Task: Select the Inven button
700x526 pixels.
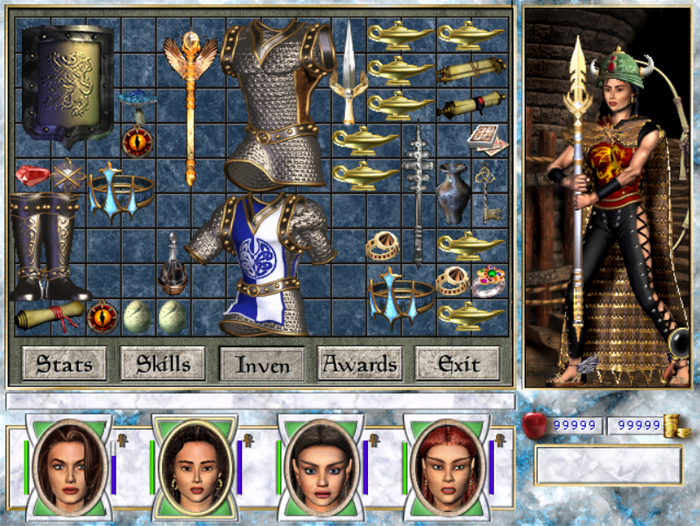Action: pos(263,364)
